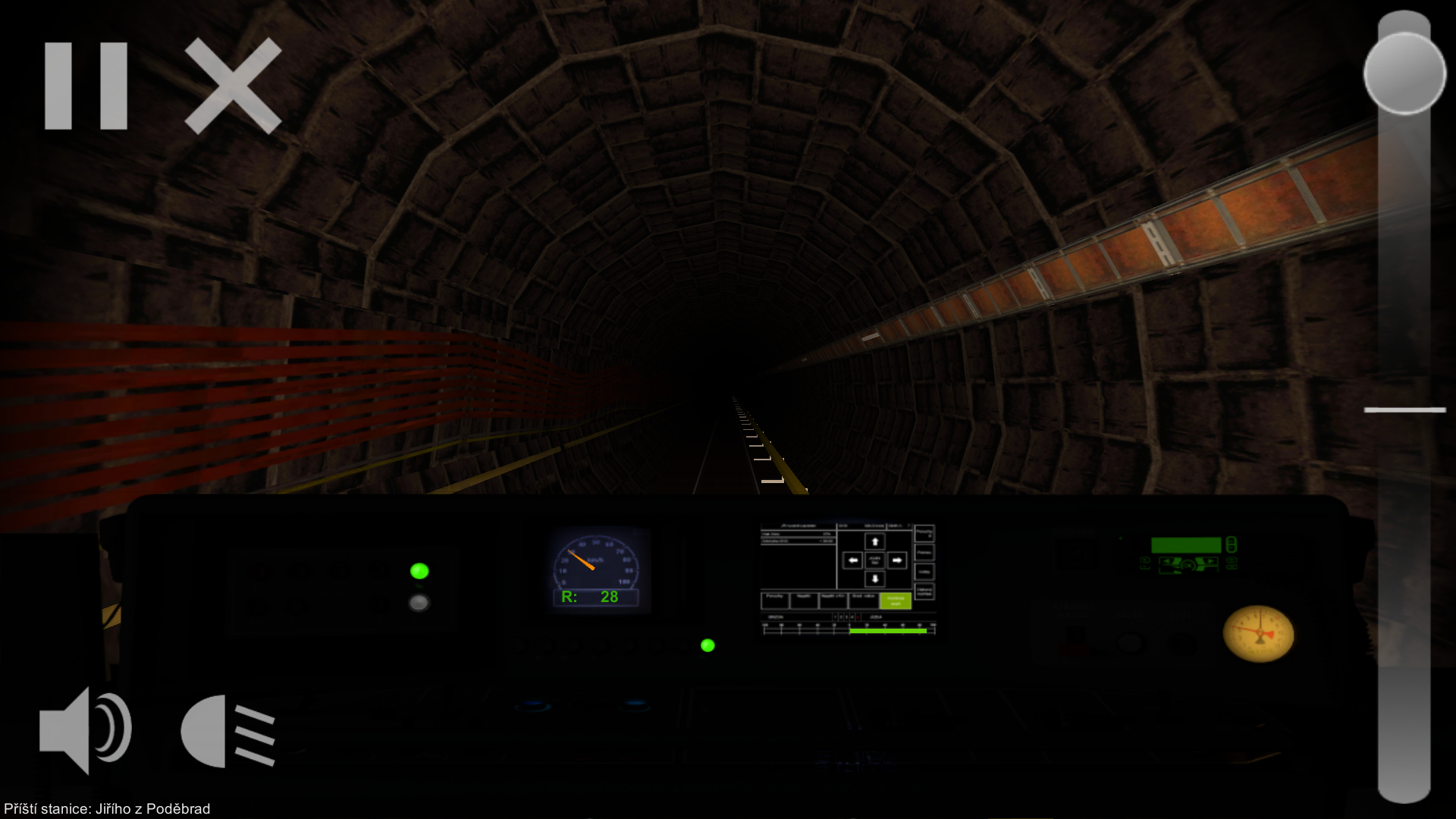
Task: Turn the ZÁVĚR knob on the right panel
Action: tap(1130, 641)
